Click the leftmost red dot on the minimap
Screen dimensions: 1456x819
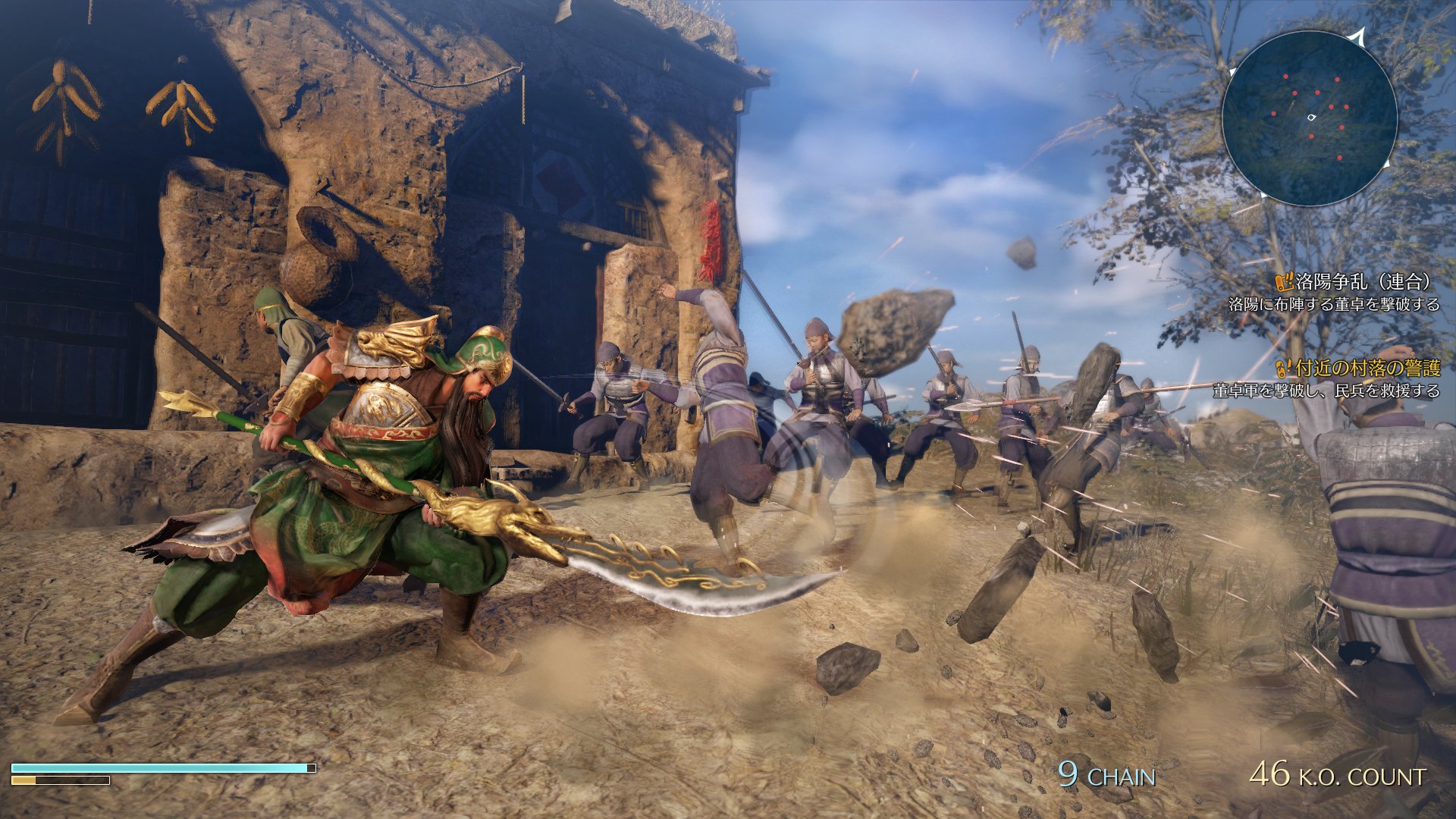tap(1273, 113)
